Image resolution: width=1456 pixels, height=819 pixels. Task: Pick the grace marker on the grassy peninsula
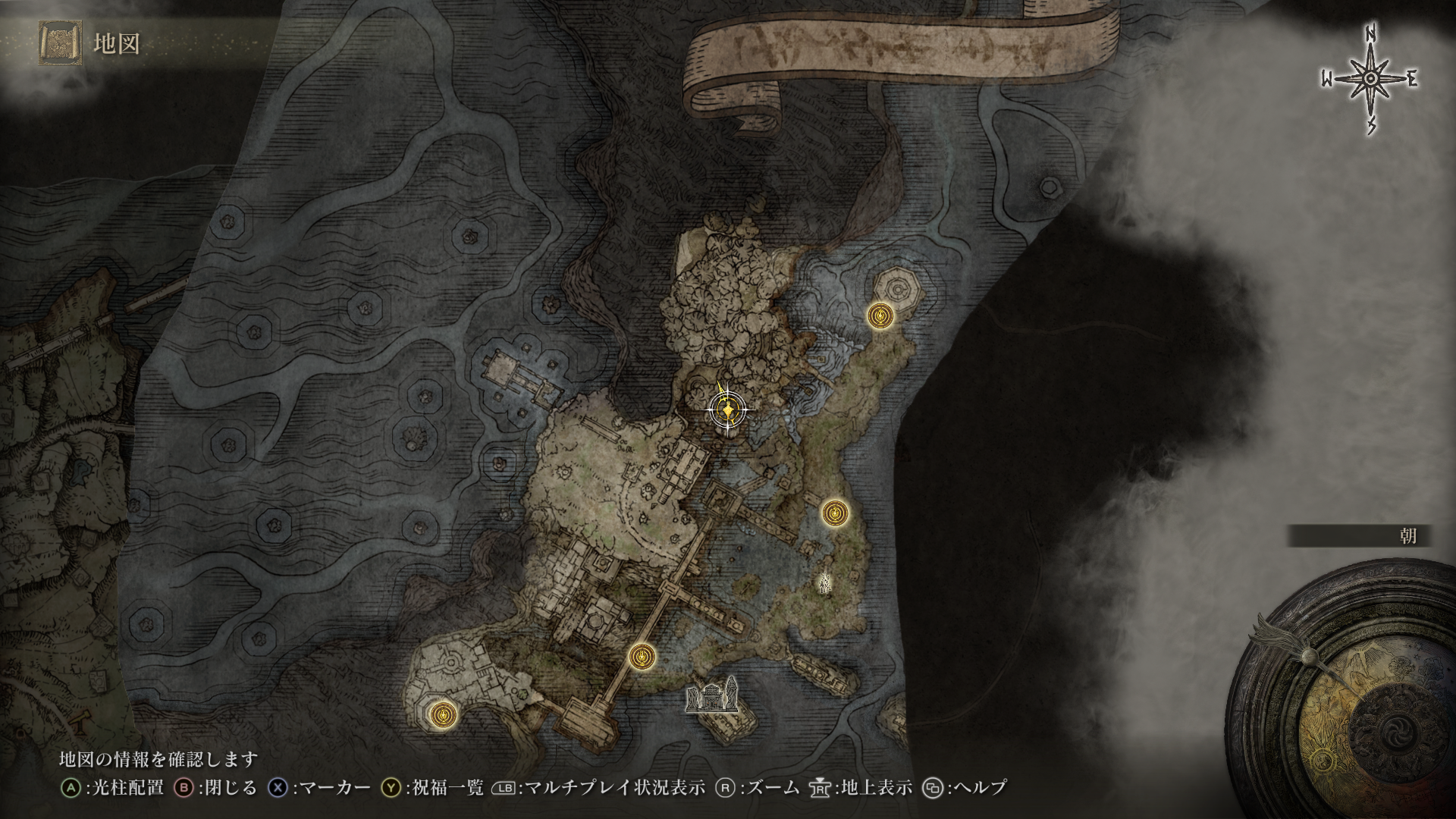tap(835, 513)
